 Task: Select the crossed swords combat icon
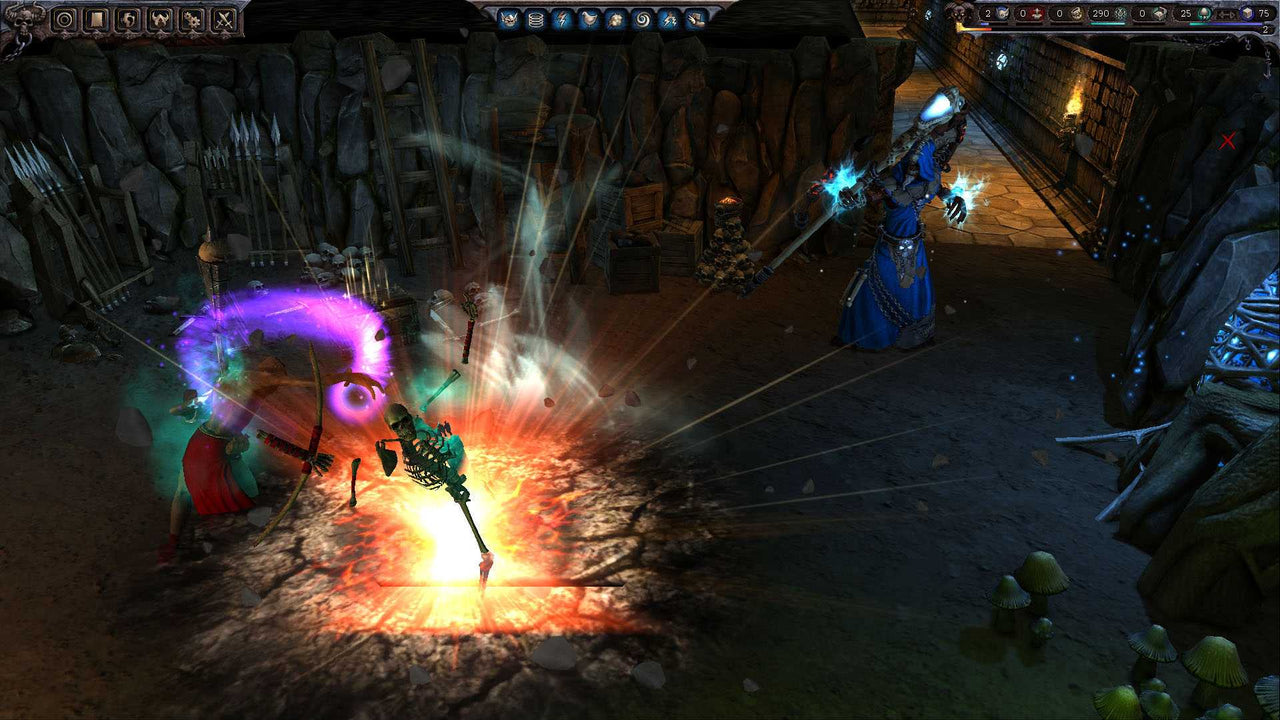[222, 20]
